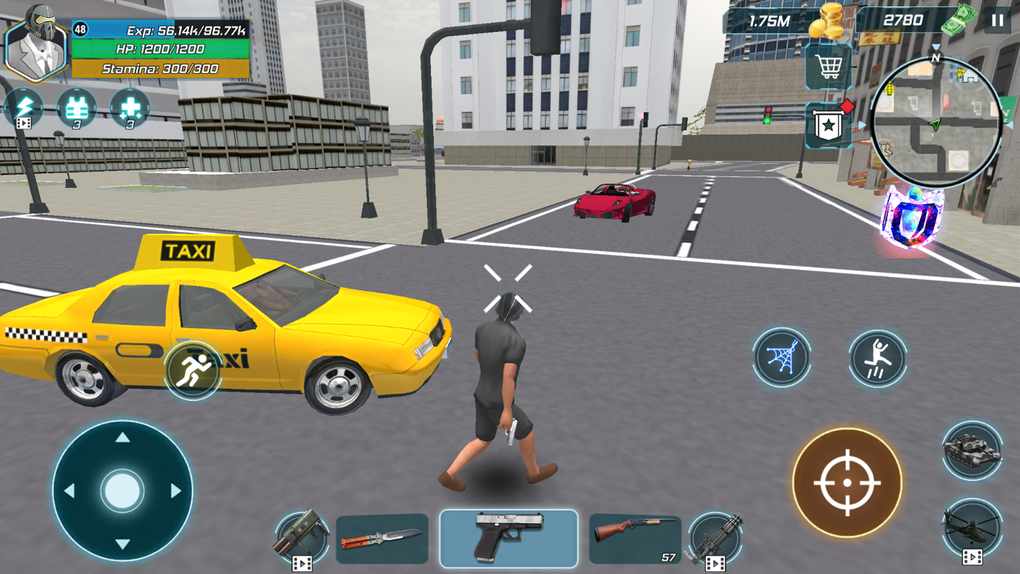The image size is (1020, 574).
Task: Switch to the shotgun slot
Action: [x=634, y=538]
